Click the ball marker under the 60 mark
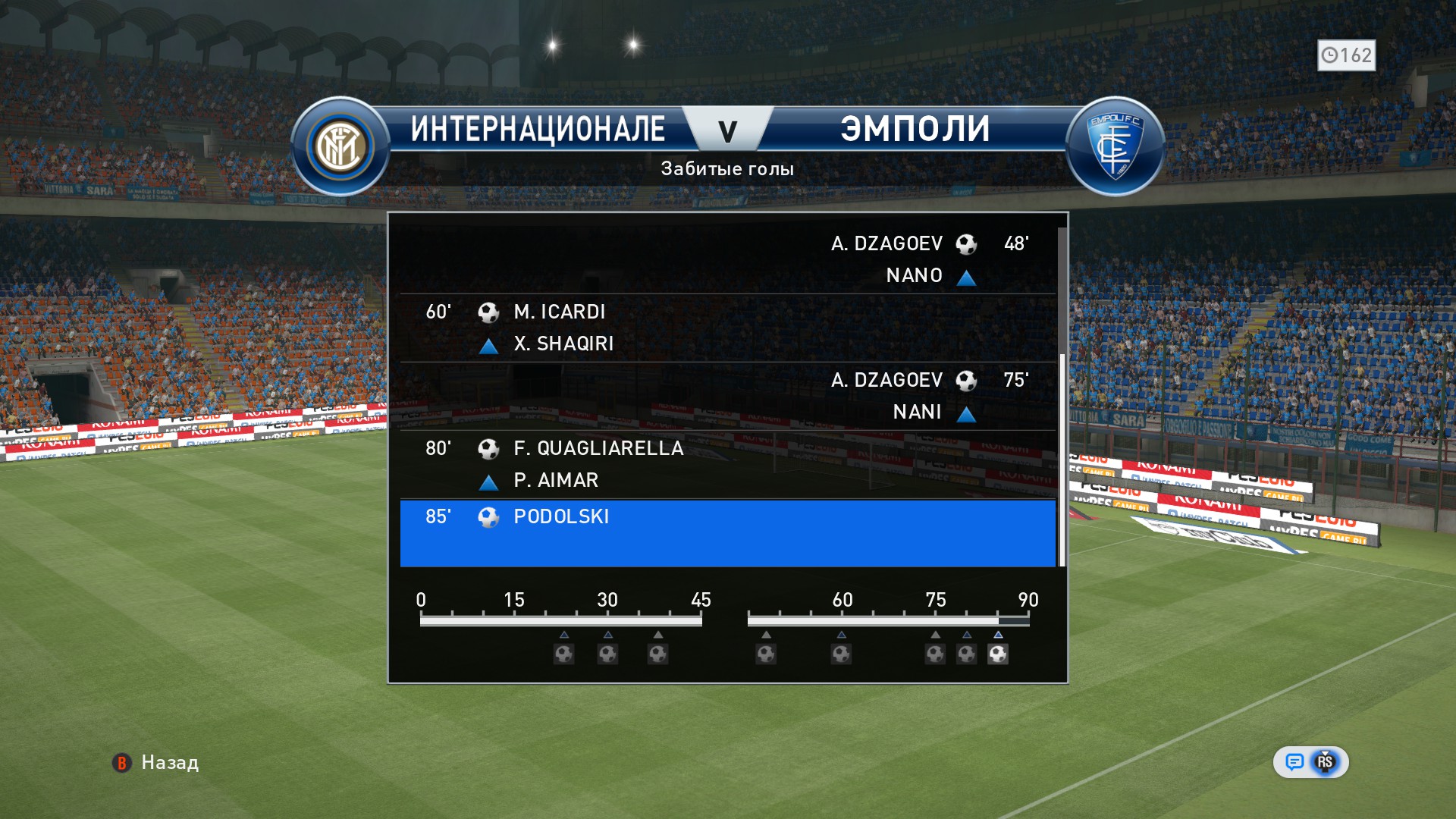This screenshot has height=819, width=1456. click(x=841, y=654)
